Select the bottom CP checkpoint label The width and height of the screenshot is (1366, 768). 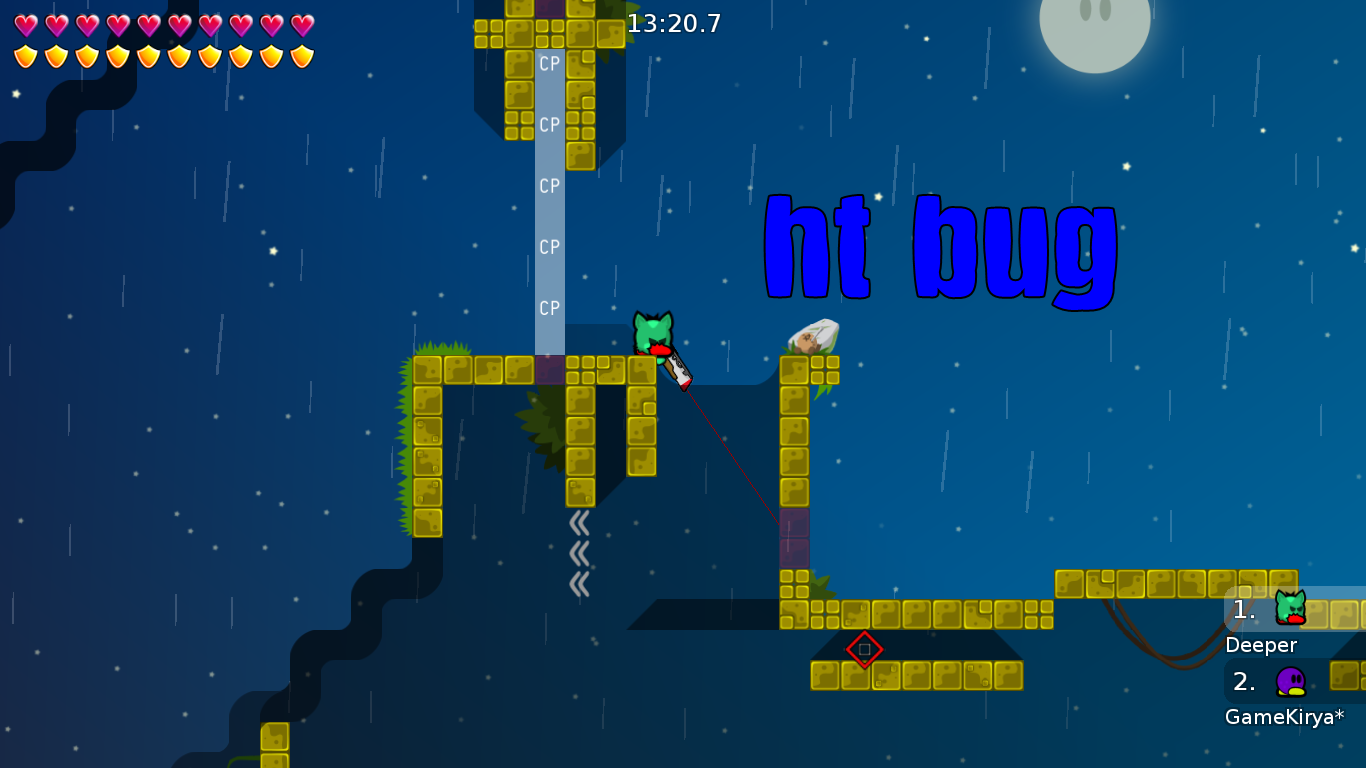tap(548, 308)
